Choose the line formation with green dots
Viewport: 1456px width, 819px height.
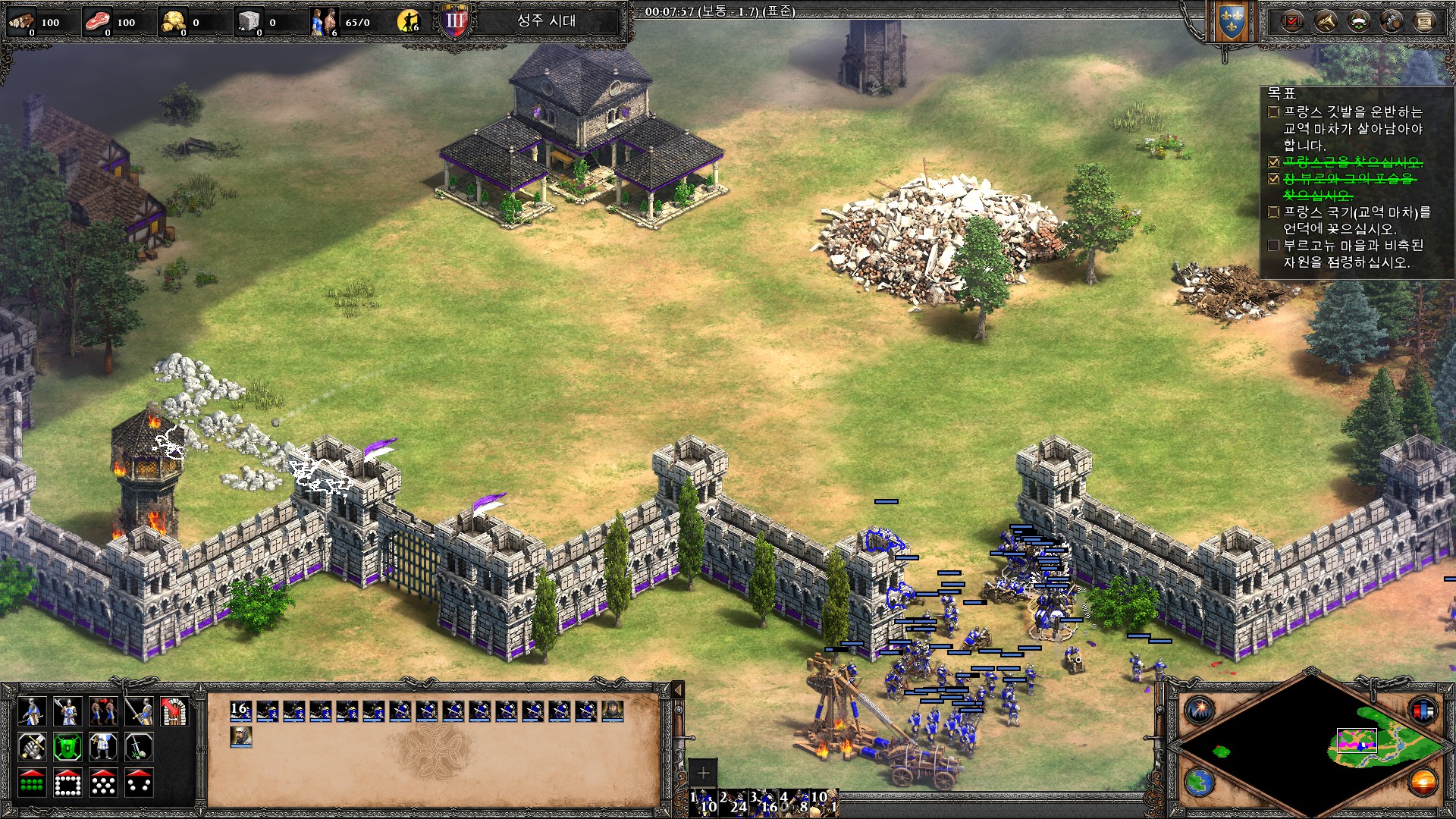click(32, 783)
